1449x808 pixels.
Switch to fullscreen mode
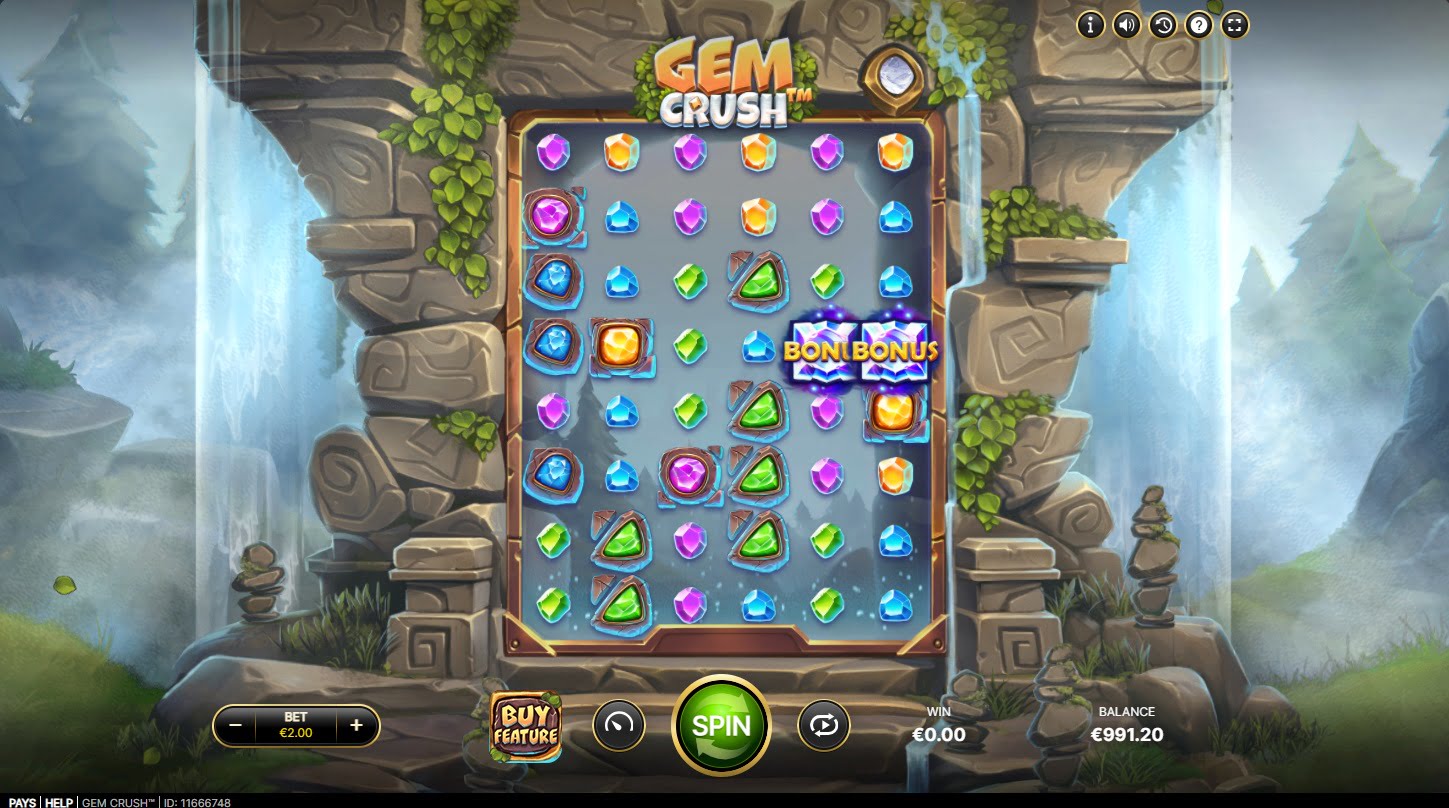(1234, 25)
